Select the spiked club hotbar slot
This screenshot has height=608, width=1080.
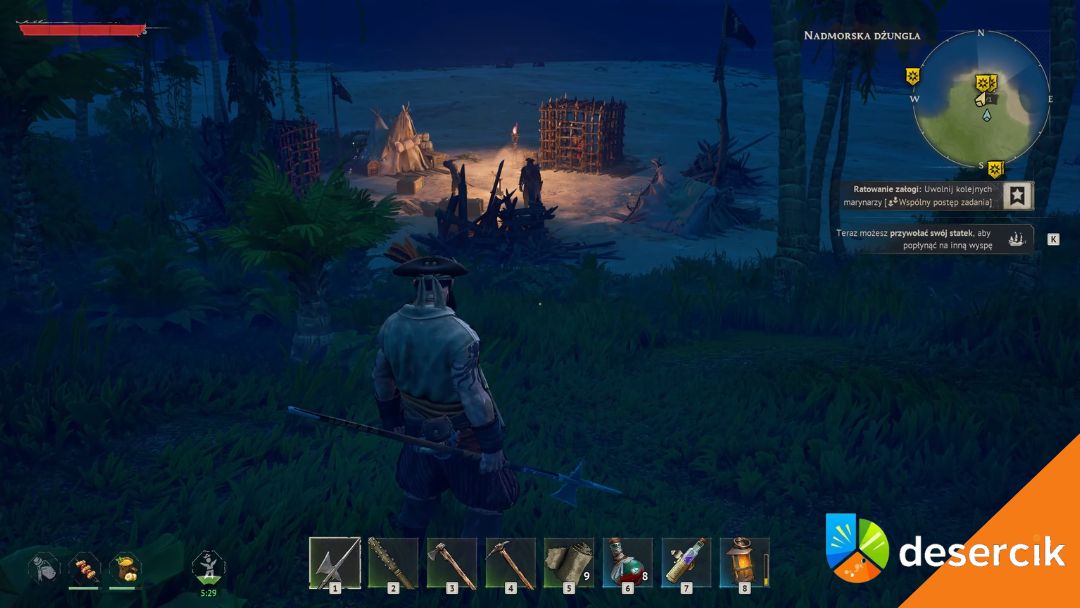tap(393, 563)
